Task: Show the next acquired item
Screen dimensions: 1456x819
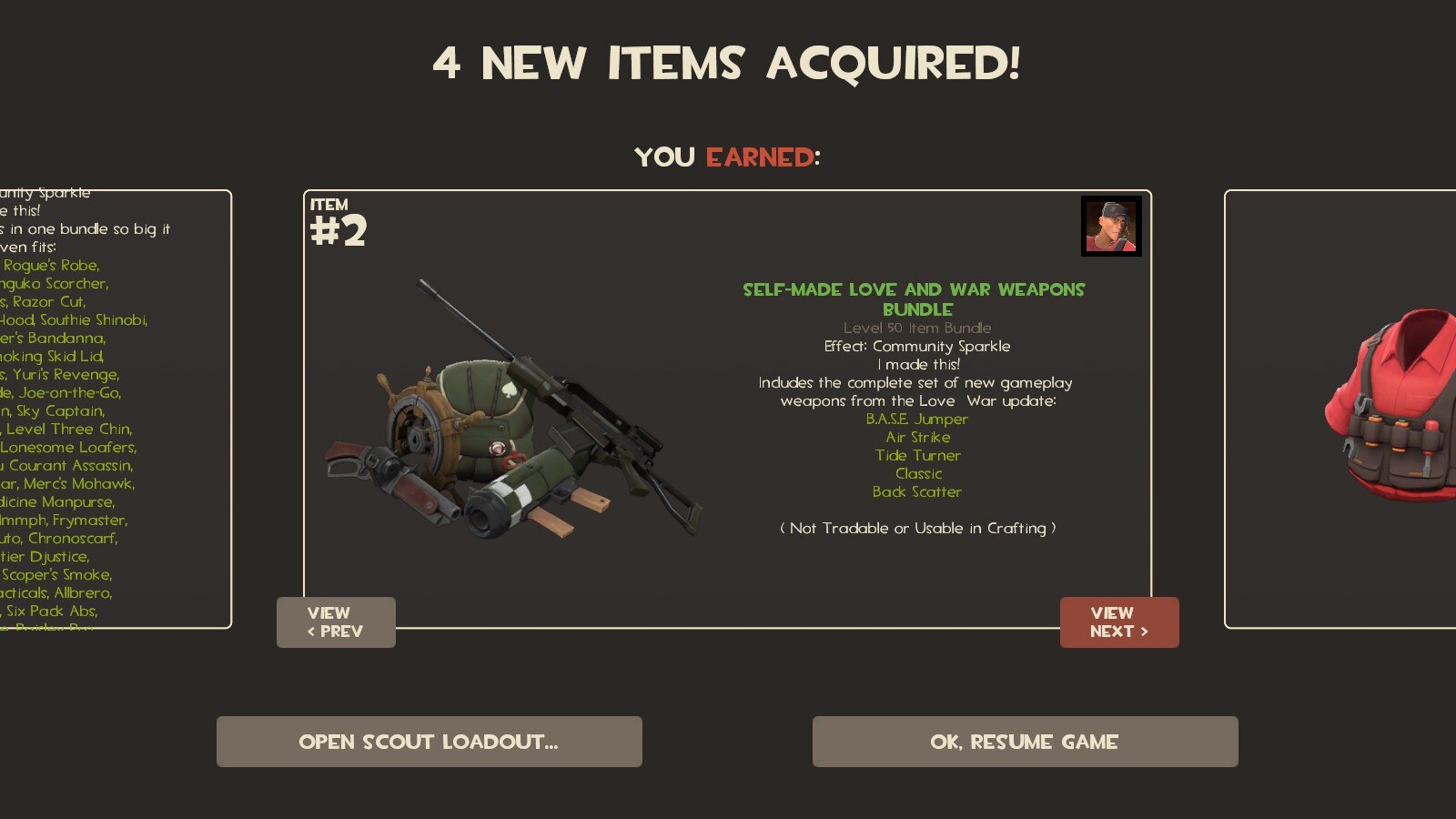Action: pos(1118,622)
